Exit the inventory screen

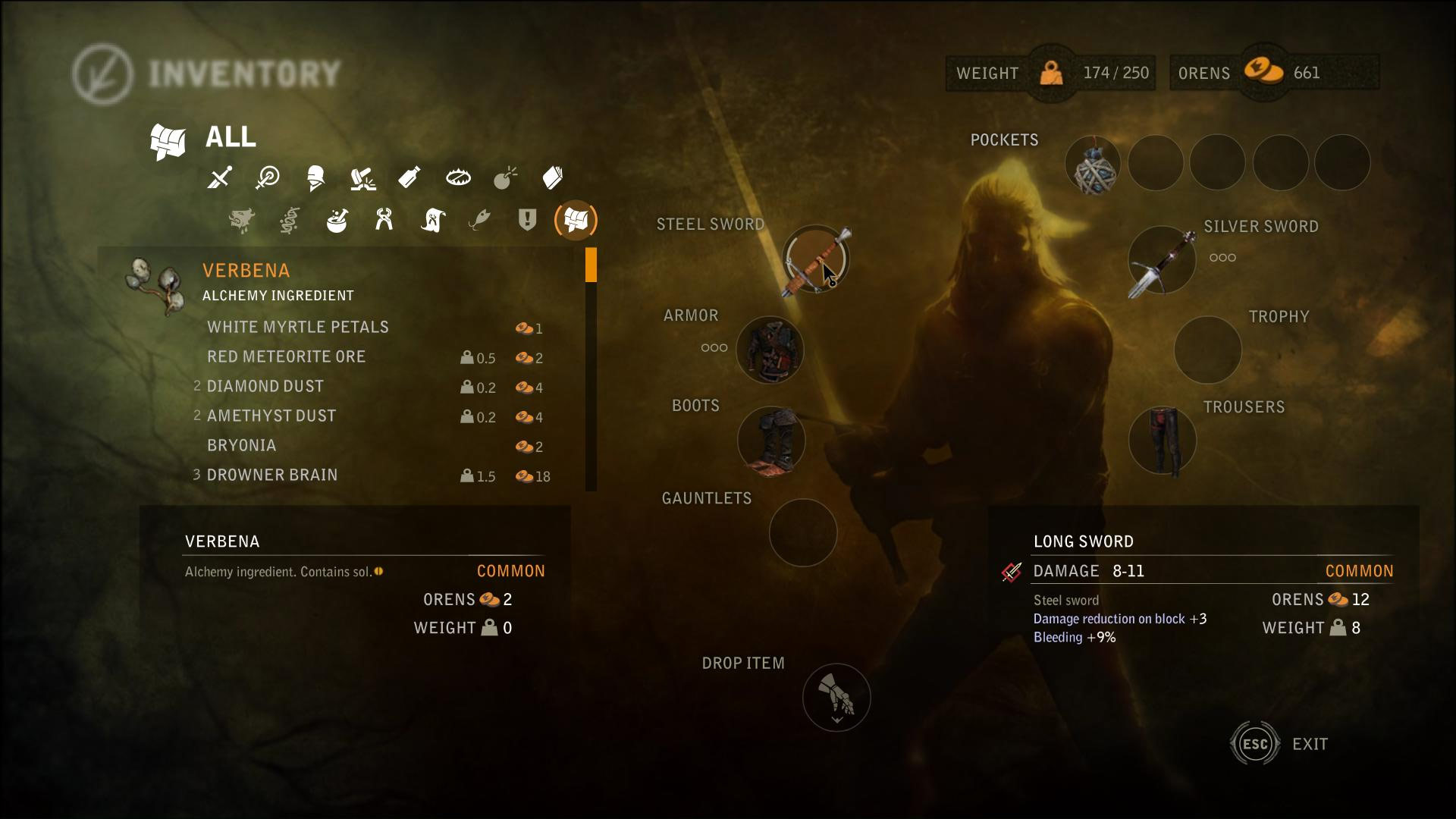[x=1256, y=744]
